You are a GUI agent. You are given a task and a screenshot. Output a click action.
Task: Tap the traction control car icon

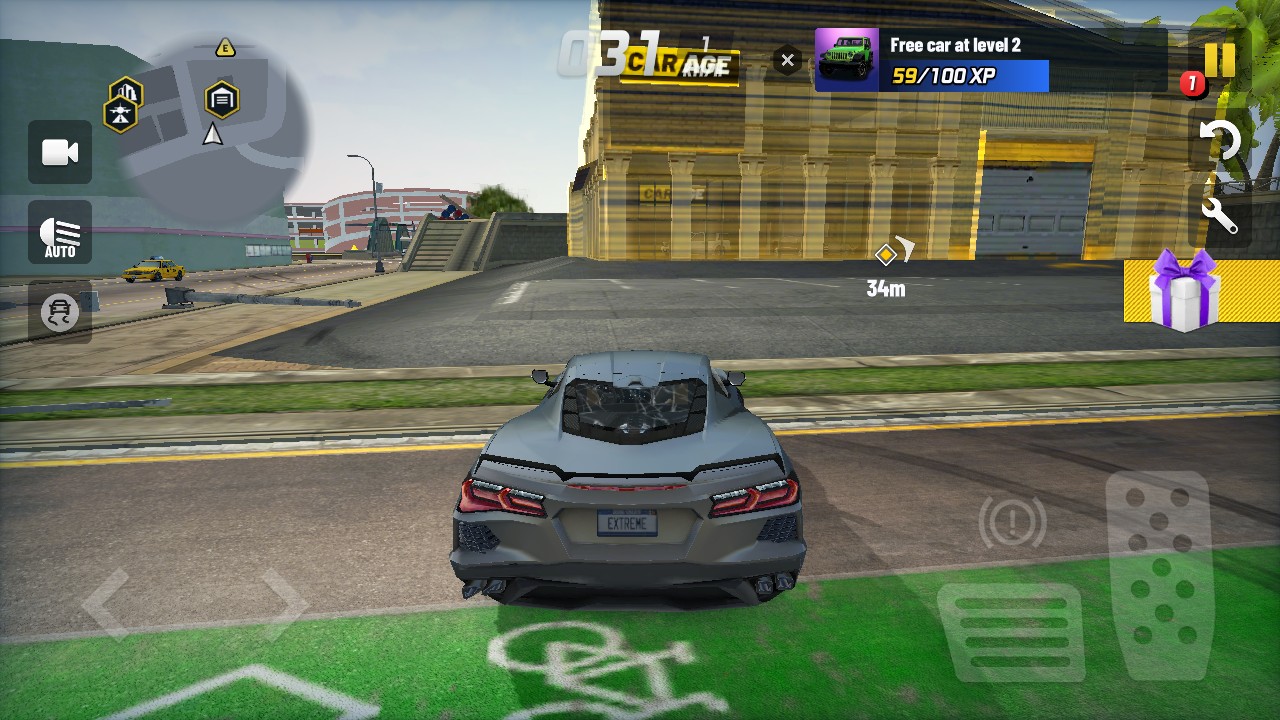tap(60, 313)
